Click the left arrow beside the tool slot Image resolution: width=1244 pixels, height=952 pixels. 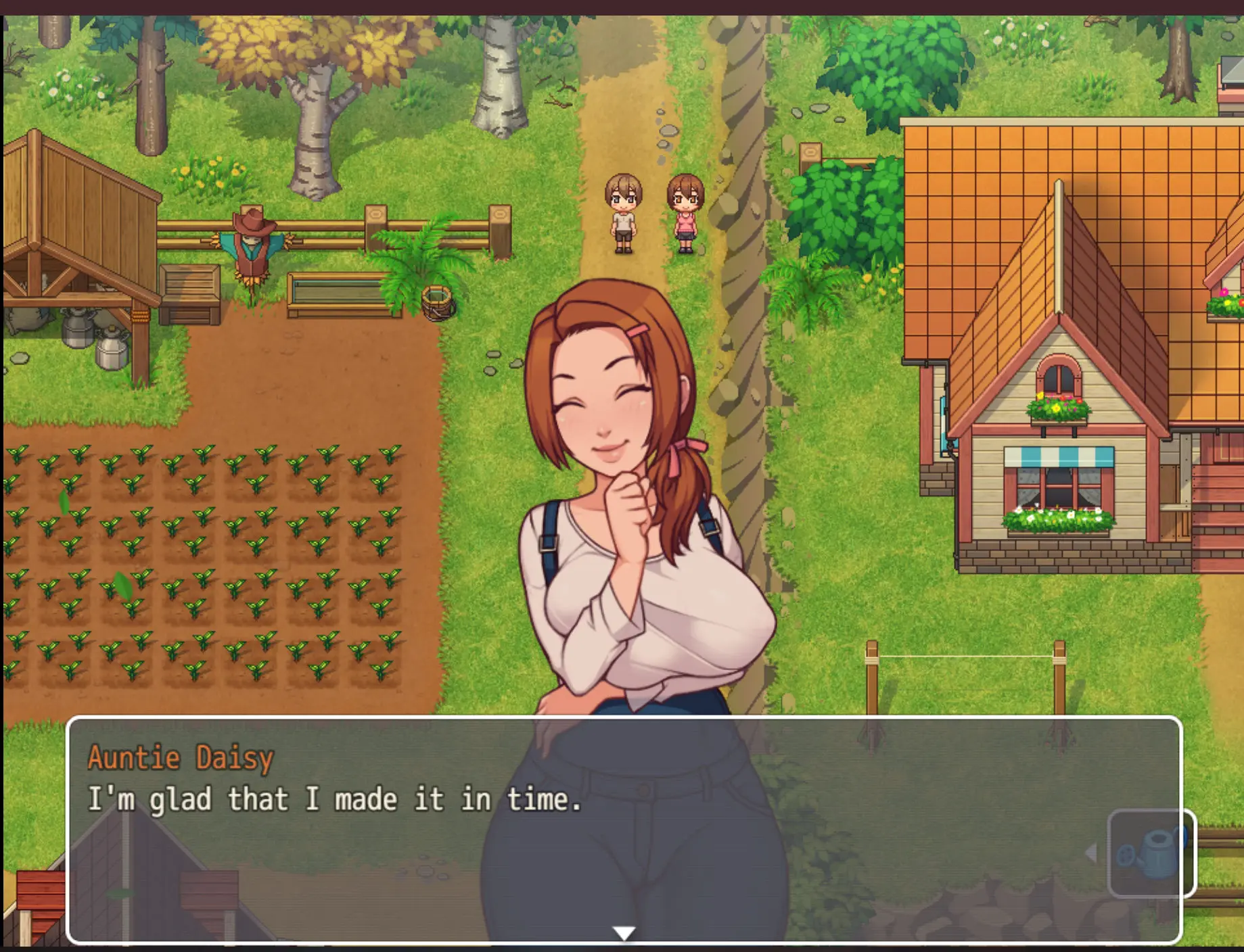point(1090,853)
